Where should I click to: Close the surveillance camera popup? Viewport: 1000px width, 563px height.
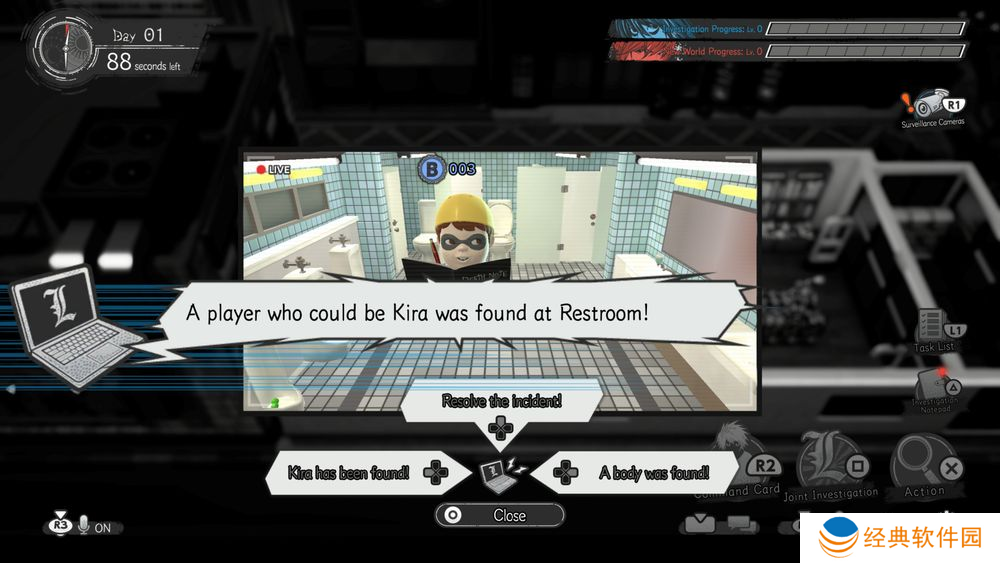tap(499, 515)
